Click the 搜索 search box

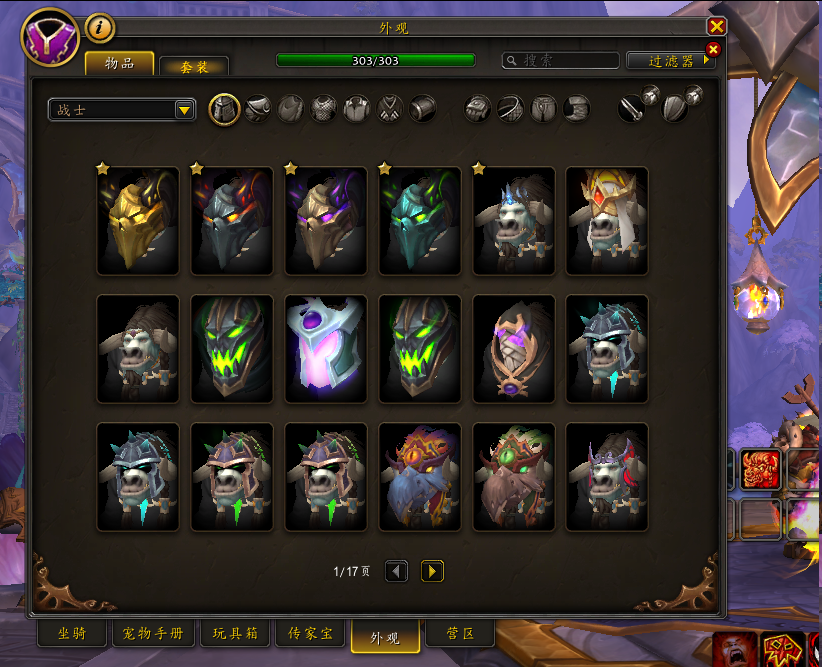[560, 61]
